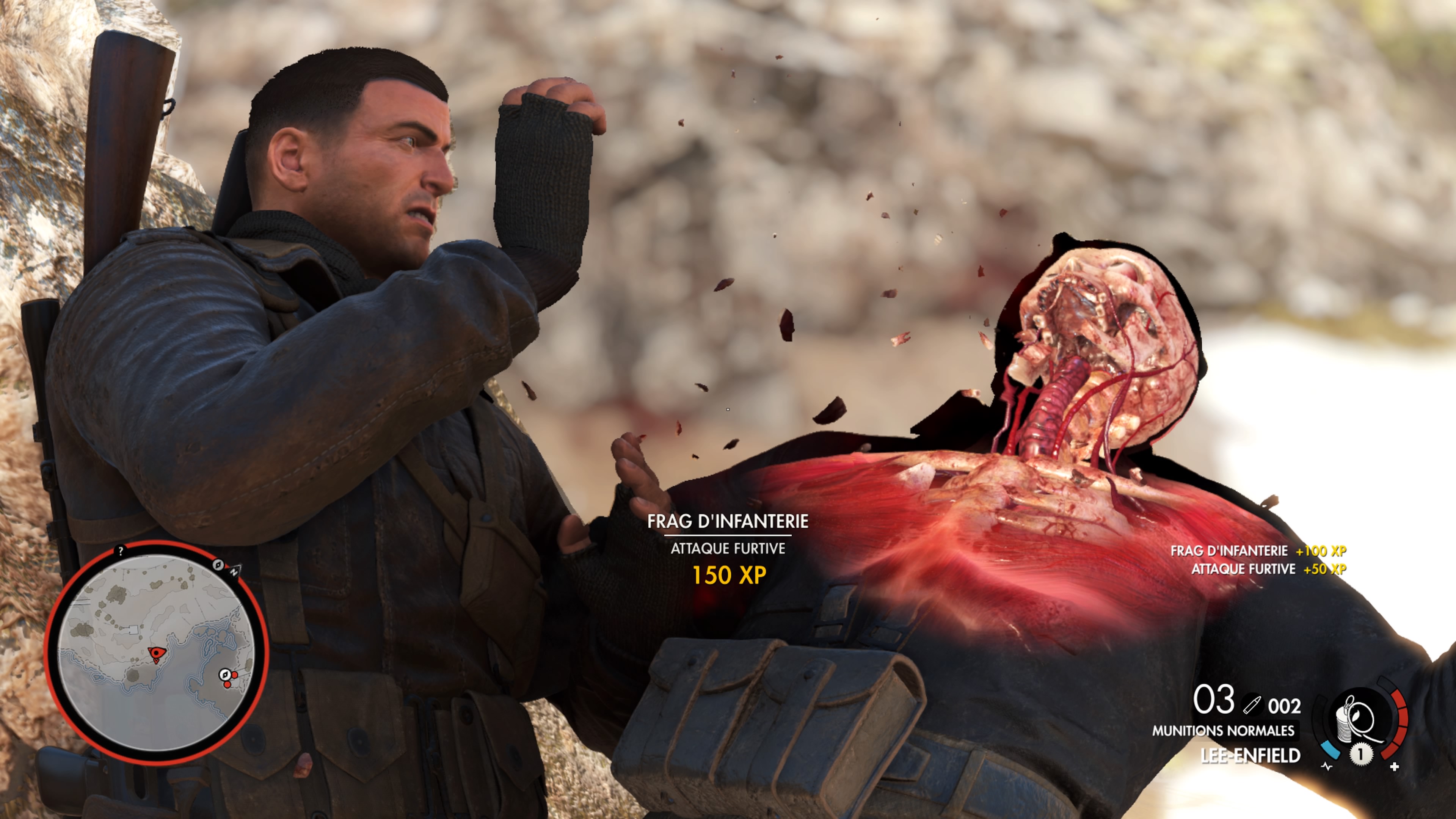1456x819 pixels.
Task: Click the north compass indicator on minimap
Action: point(234,571)
